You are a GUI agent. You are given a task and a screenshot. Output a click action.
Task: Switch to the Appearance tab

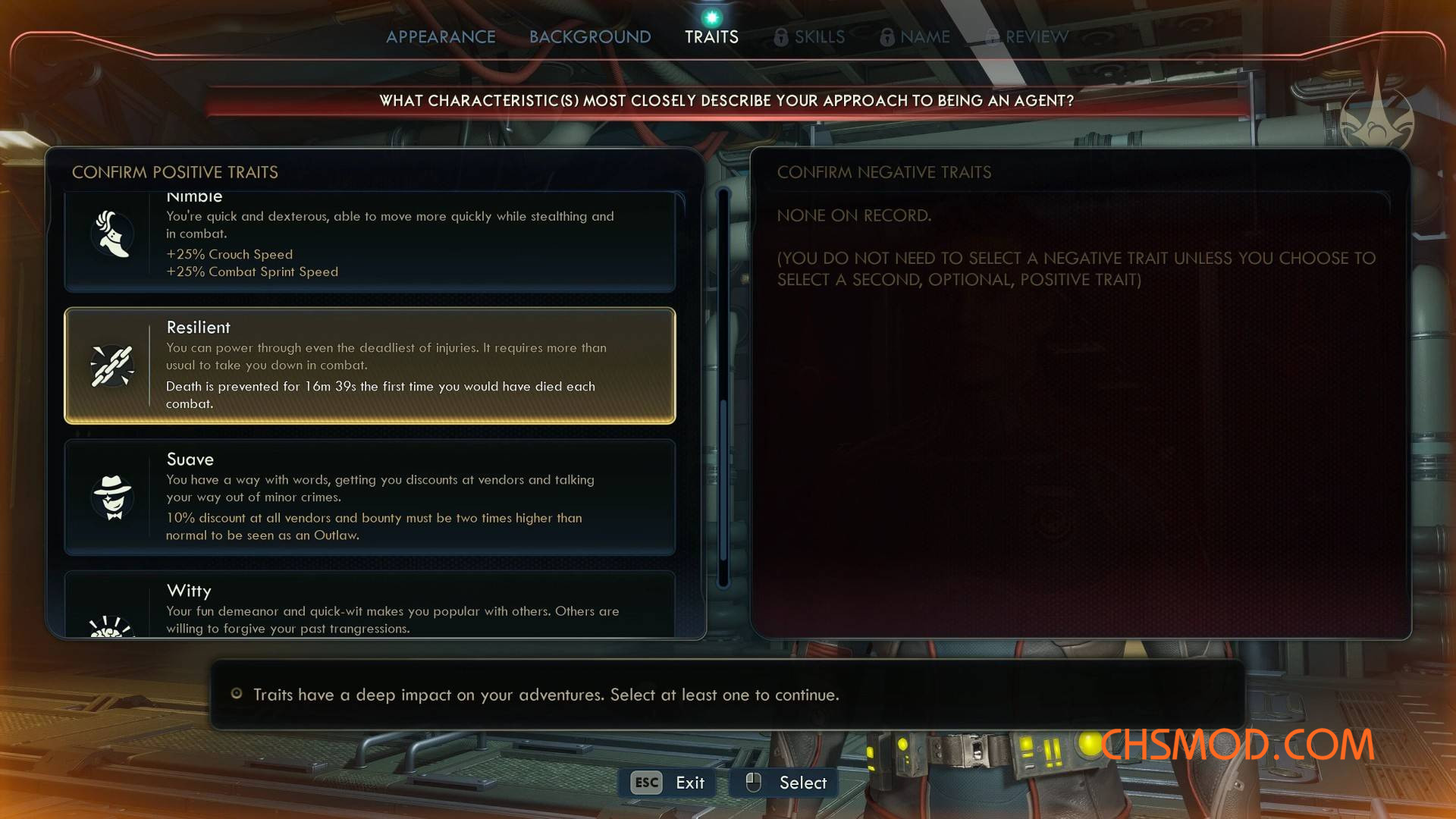point(441,36)
